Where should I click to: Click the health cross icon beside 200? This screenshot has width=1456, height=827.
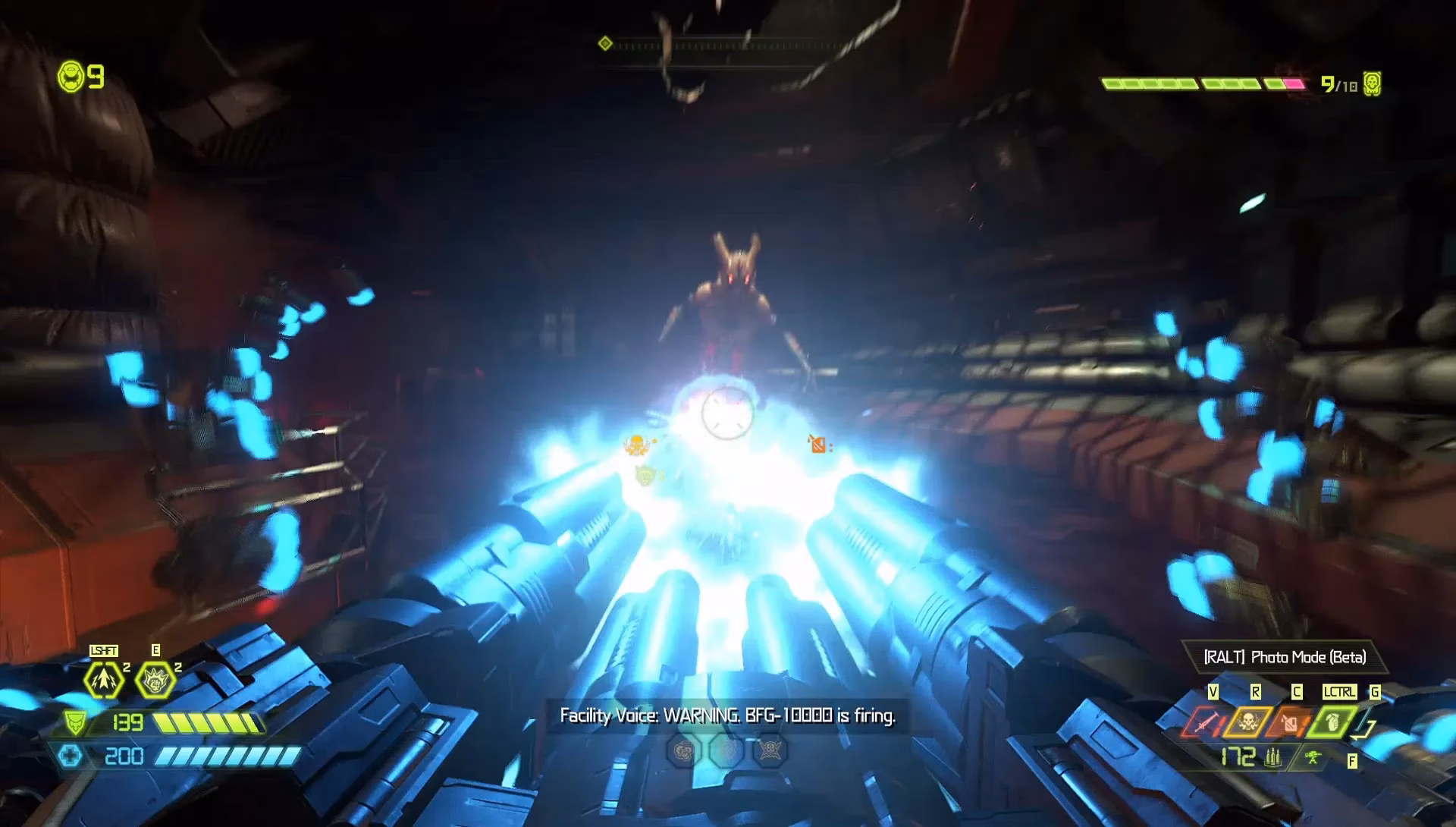71,756
